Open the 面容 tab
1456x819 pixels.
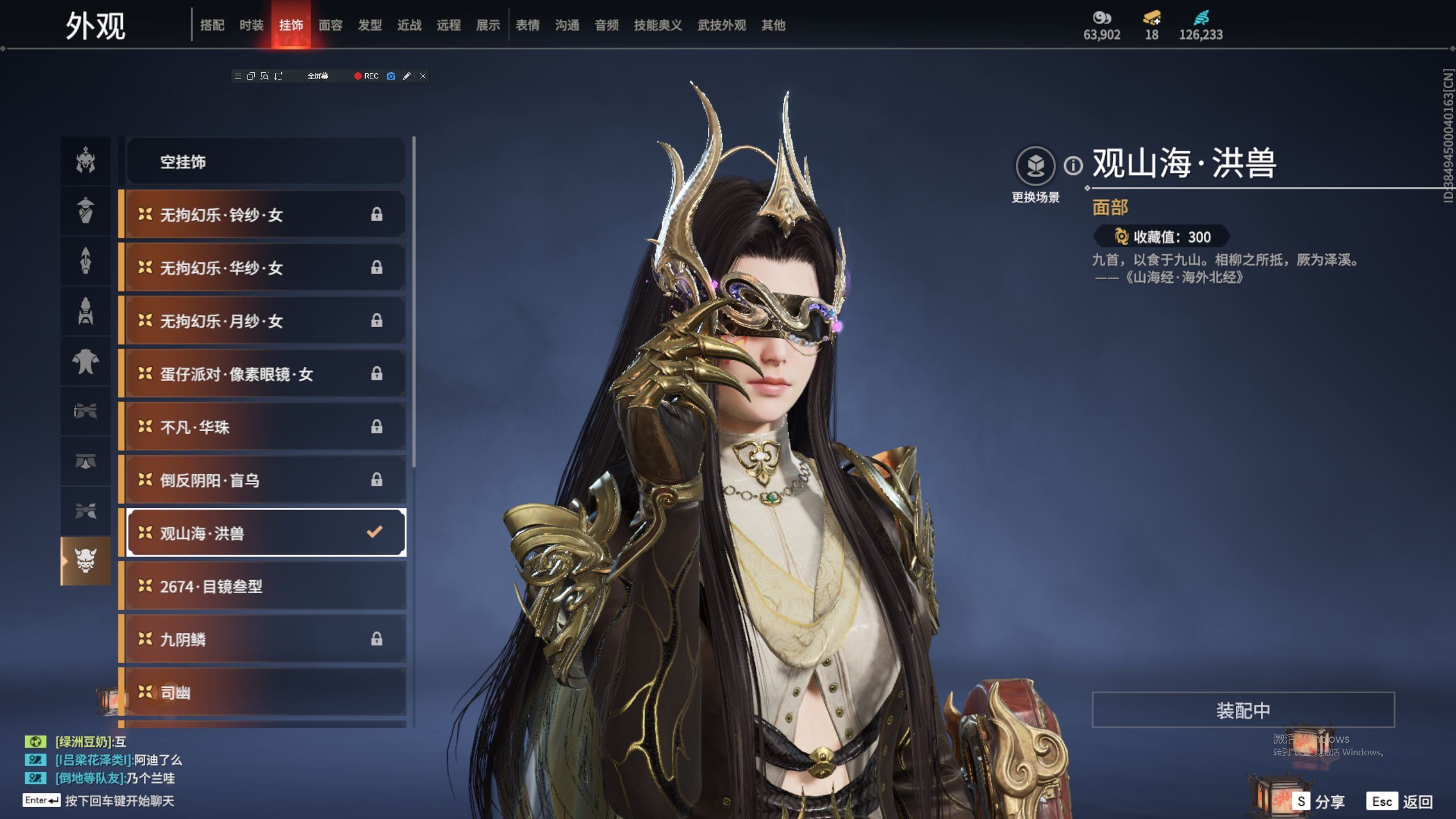pyautogui.click(x=330, y=25)
